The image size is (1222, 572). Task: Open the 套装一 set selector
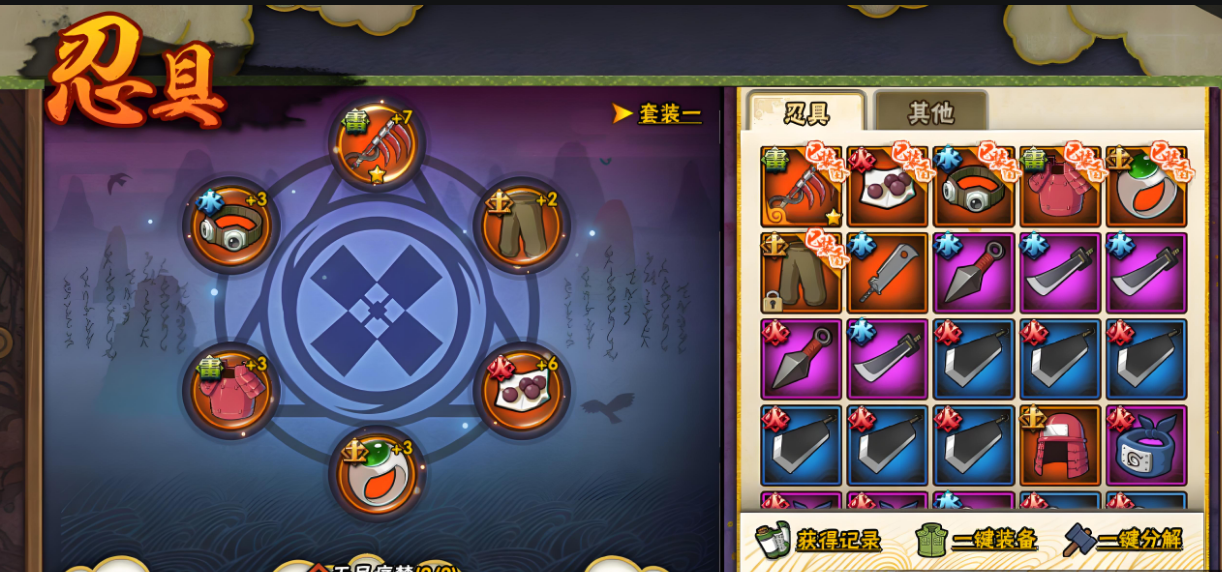[660, 114]
